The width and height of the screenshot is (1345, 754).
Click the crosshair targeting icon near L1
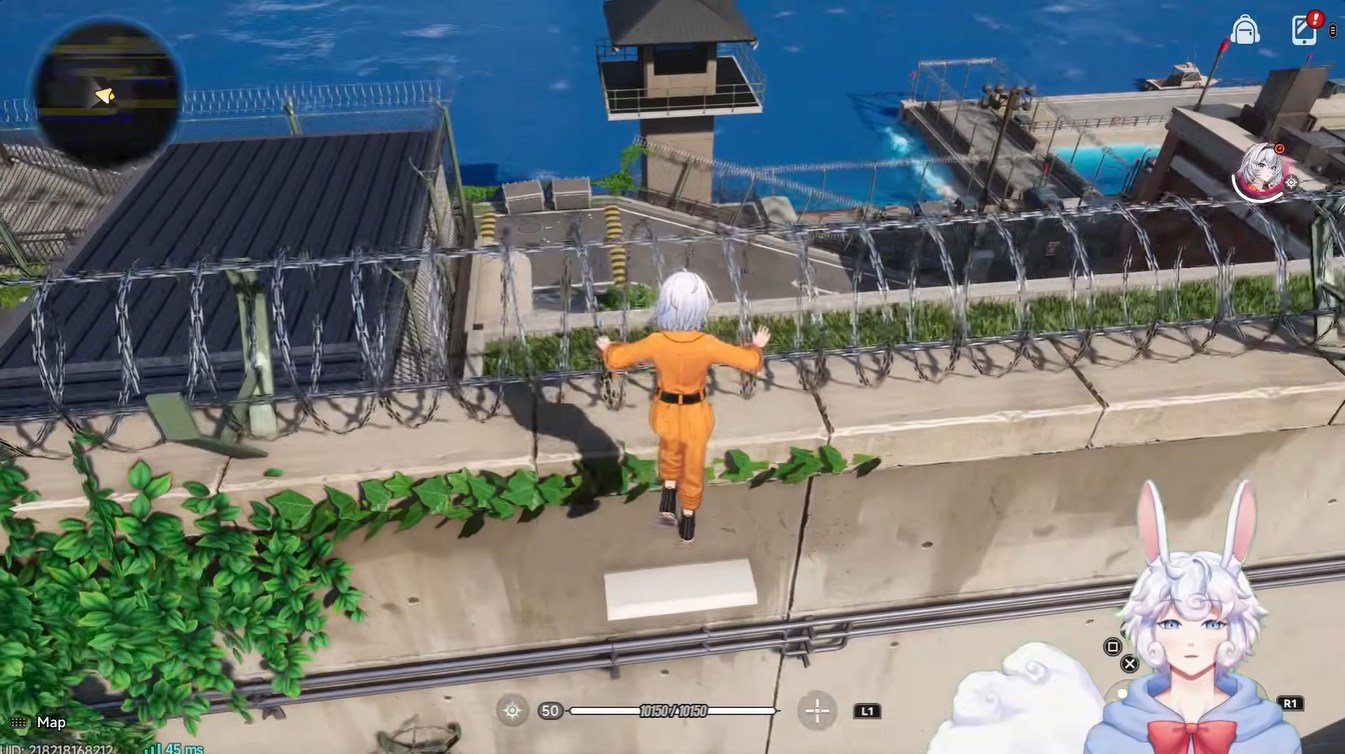(x=816, y=711)
